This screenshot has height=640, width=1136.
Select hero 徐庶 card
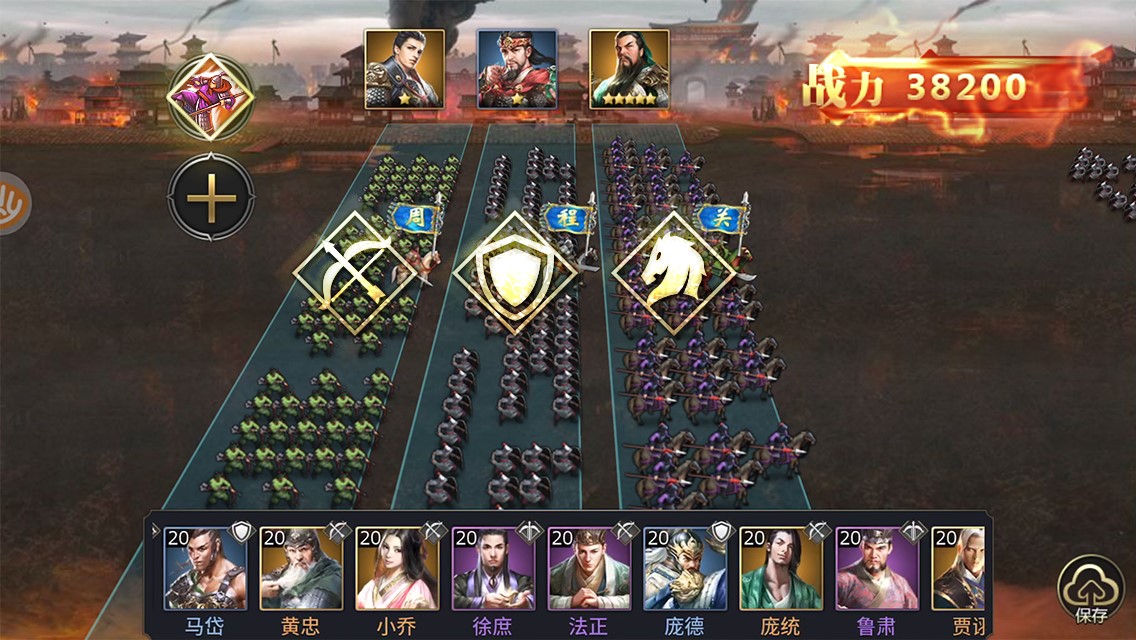tap(493, 569)
